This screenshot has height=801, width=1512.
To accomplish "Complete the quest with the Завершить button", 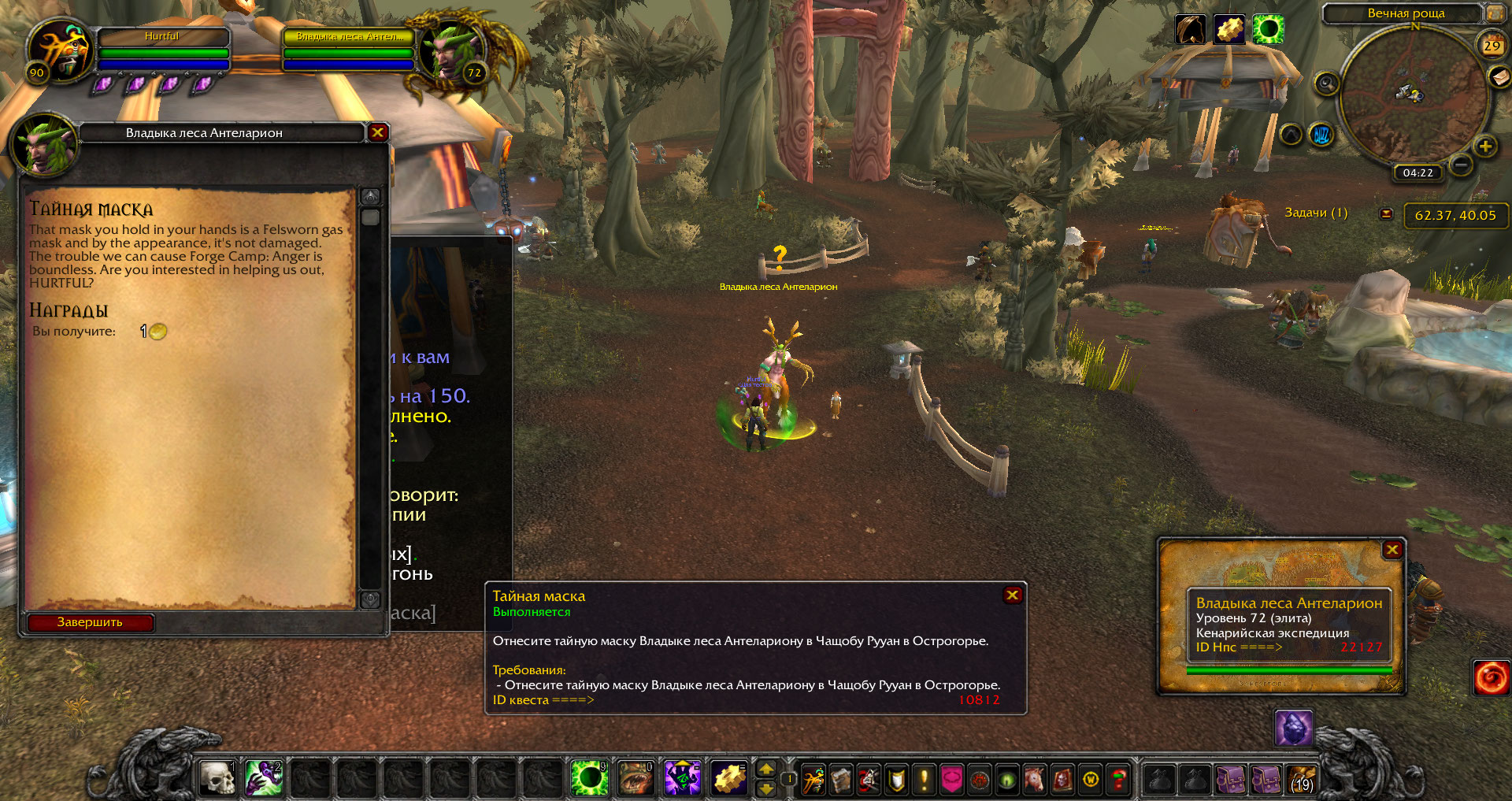I will [x=90, y=622].
